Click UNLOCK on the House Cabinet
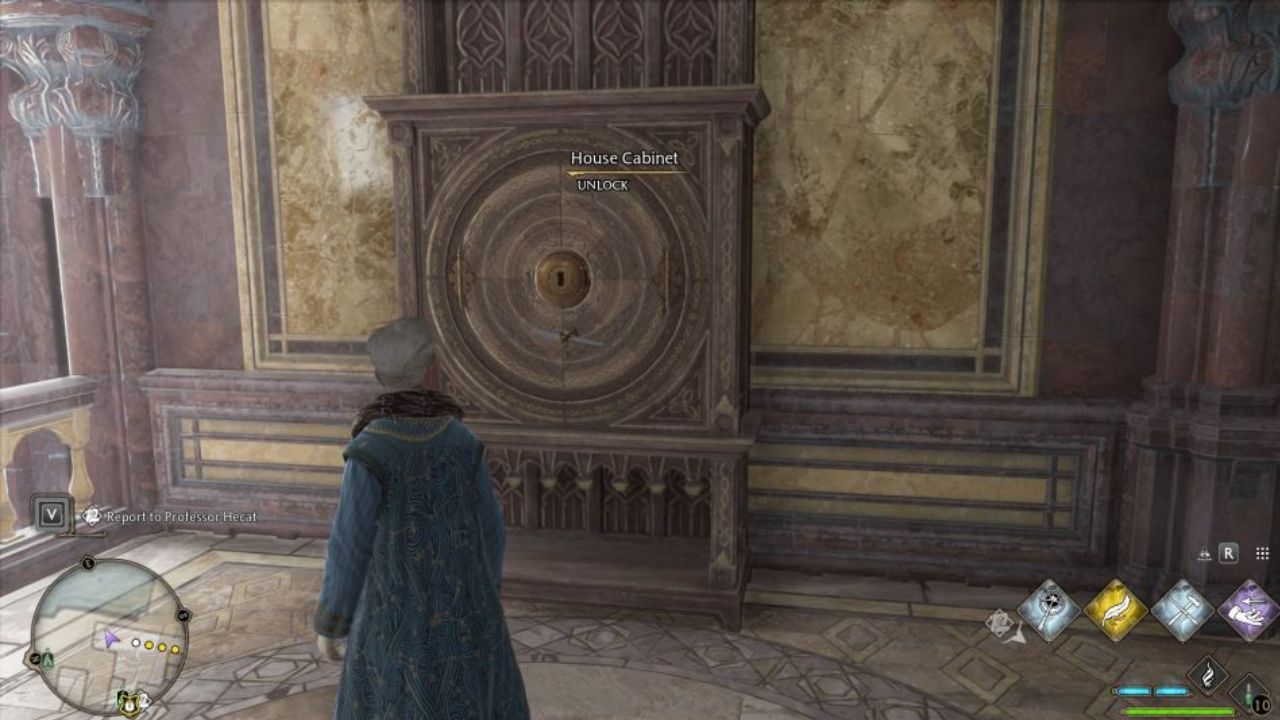This screenshot has height=720, width=1280. 600,184
